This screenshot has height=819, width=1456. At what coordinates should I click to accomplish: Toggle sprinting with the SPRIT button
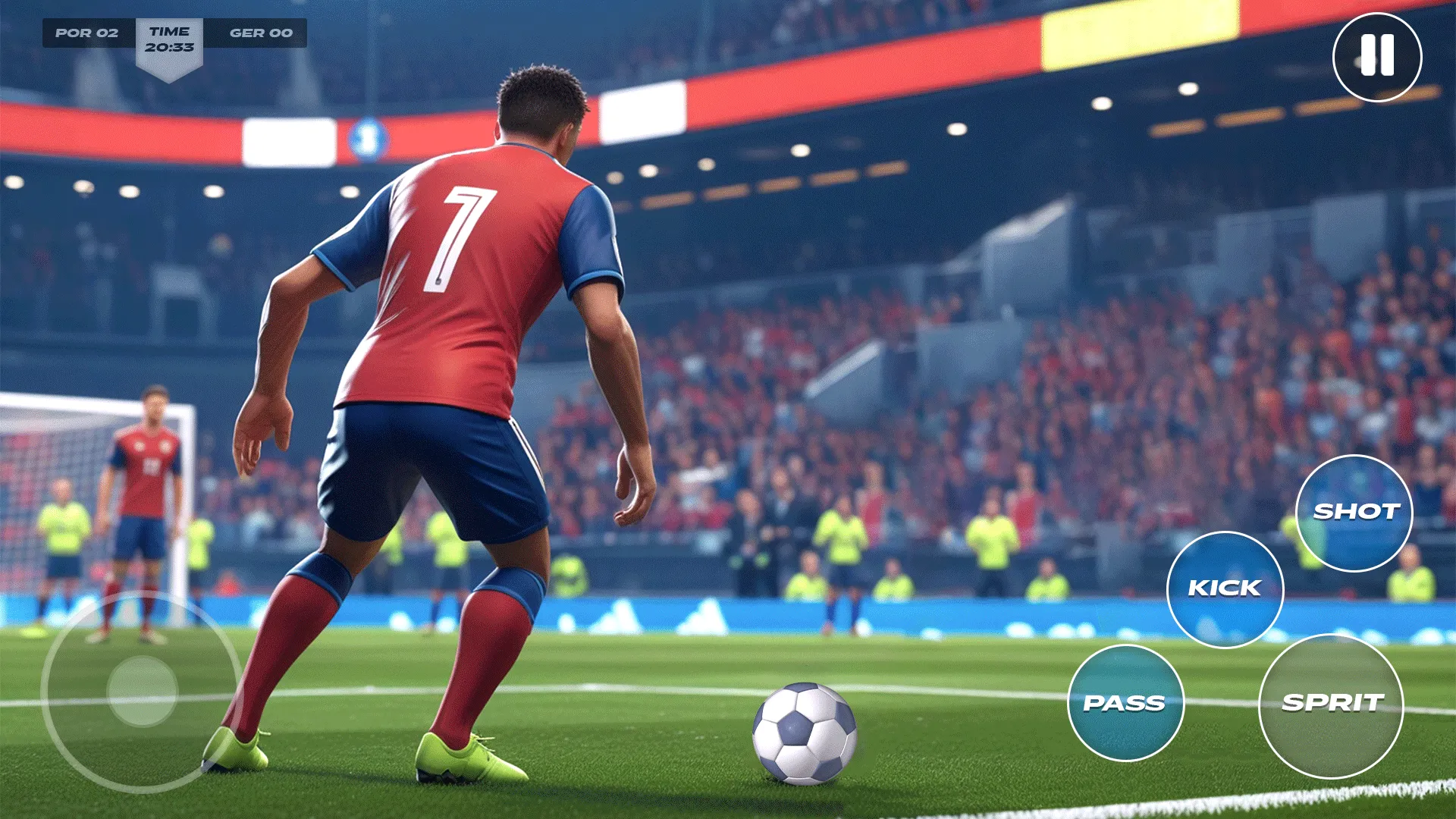tap(1332, 704)
